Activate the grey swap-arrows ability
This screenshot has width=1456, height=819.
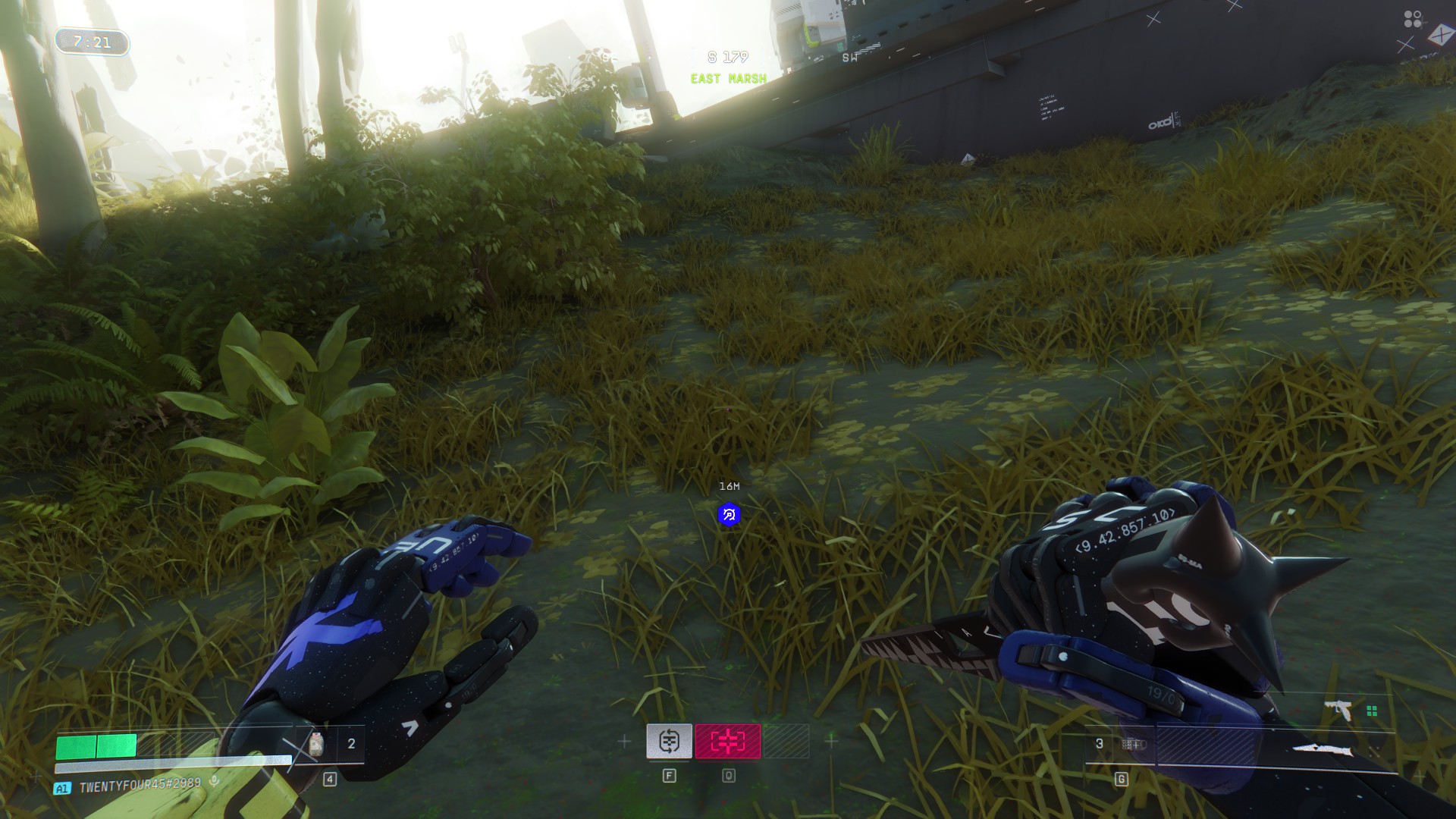669,741
